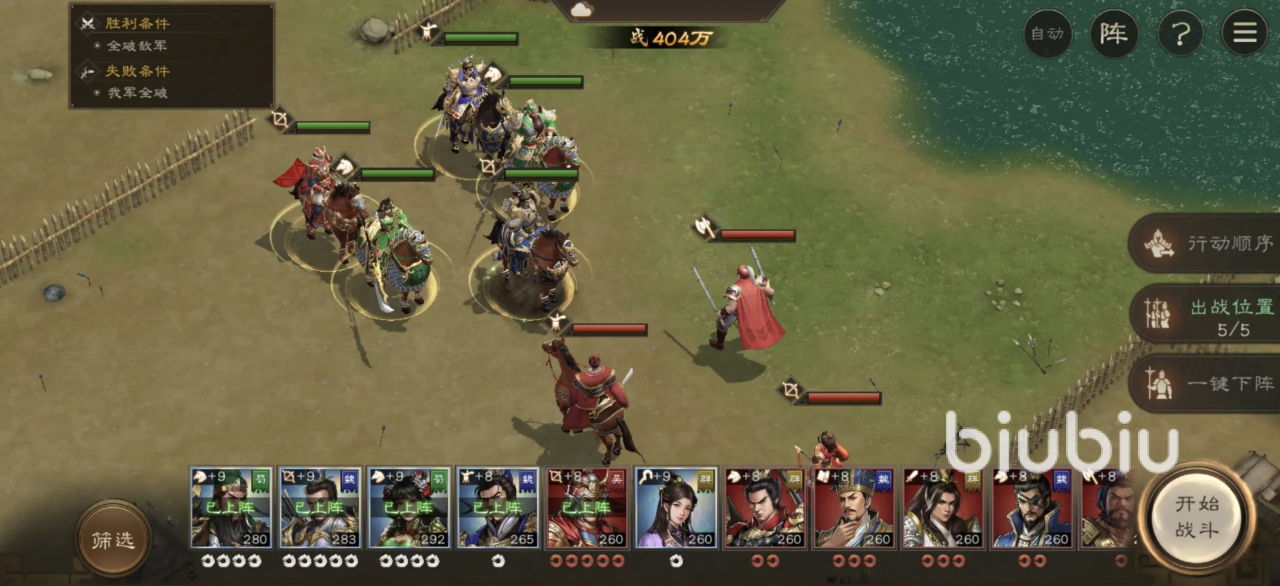The height and width of the screenshot is (586, 1280).
Task: Select the red-helmeted 吴 hero card
Action: [x=587, y=508]
